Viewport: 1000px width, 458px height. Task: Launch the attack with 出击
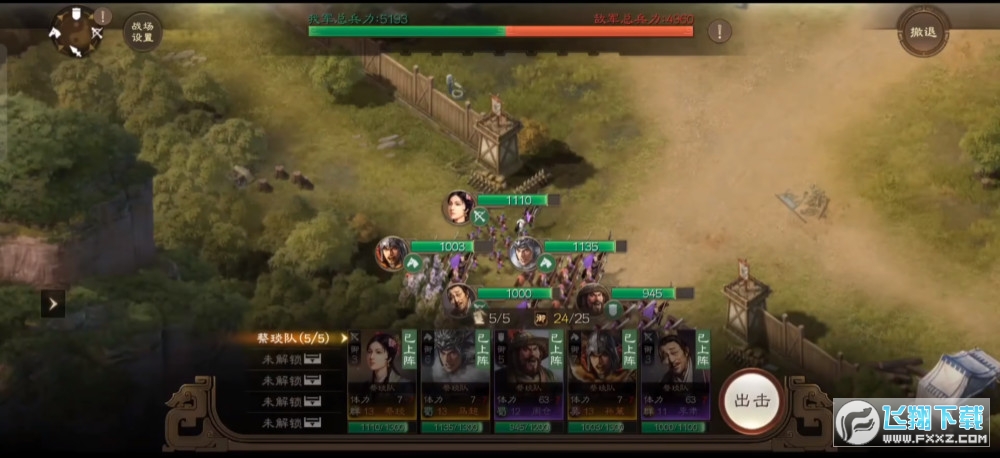pos(751,400)
